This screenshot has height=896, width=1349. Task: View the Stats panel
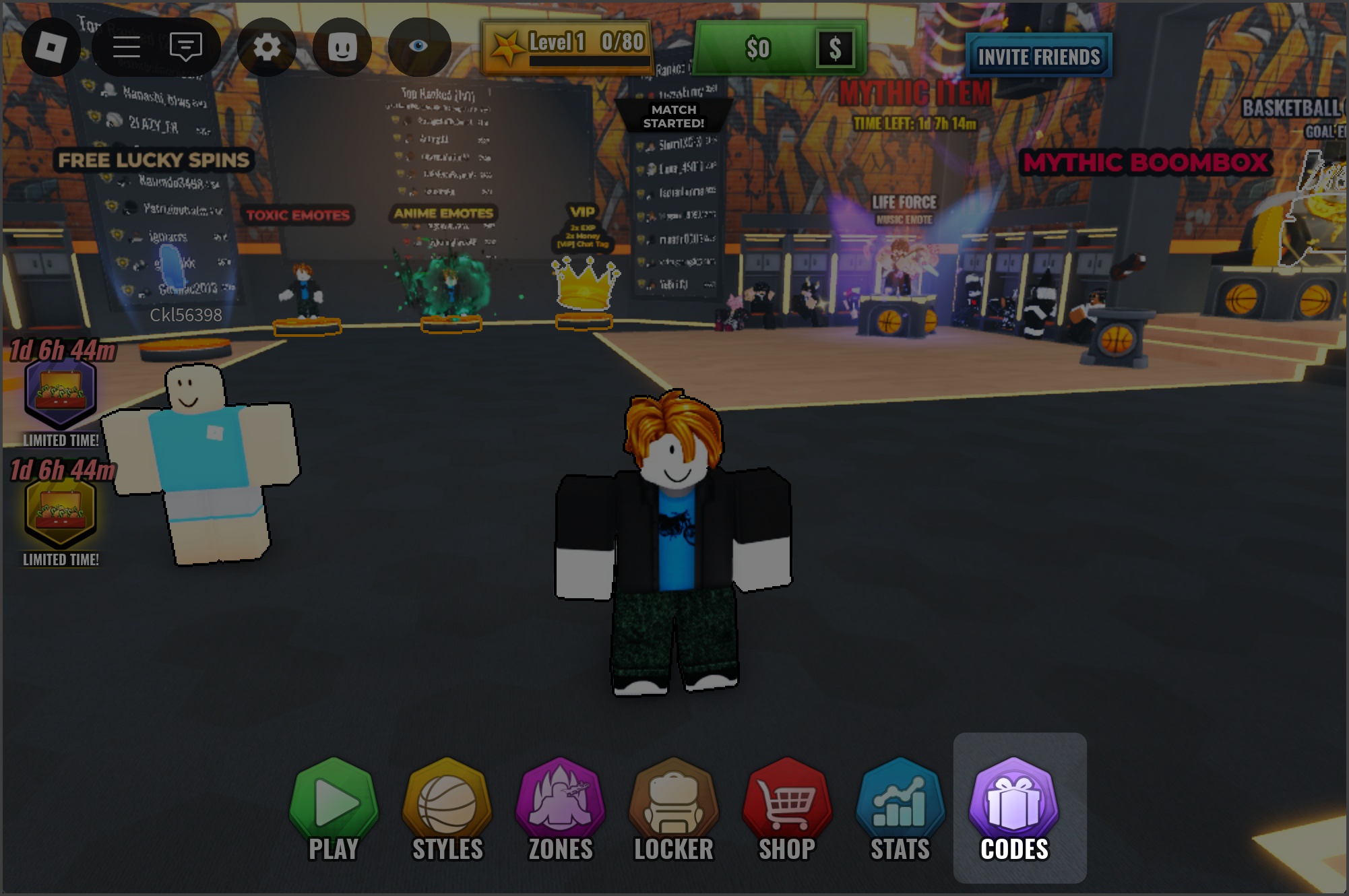(900, 809)
